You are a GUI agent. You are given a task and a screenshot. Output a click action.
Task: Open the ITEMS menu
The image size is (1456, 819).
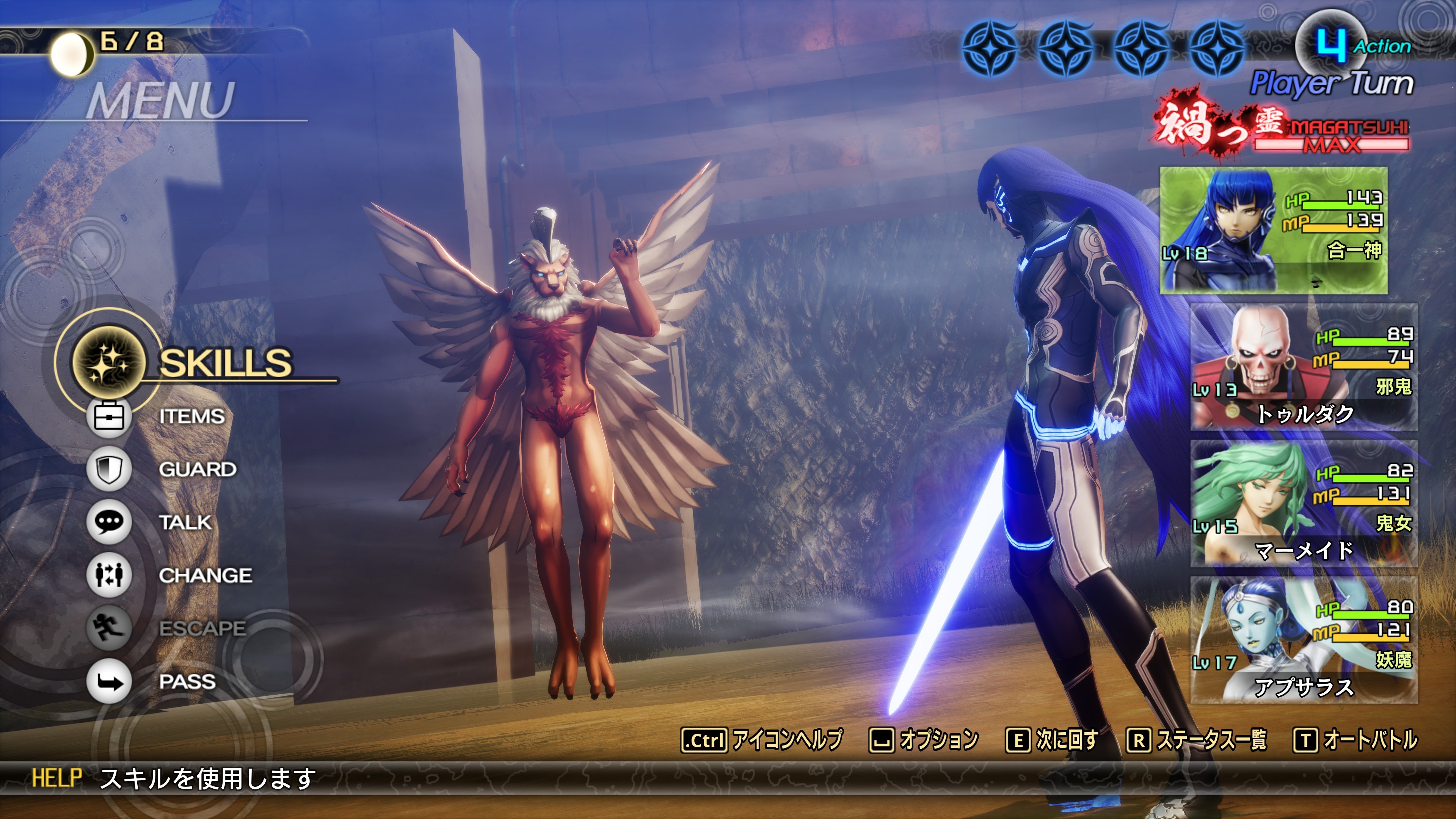tap(191, 417)
